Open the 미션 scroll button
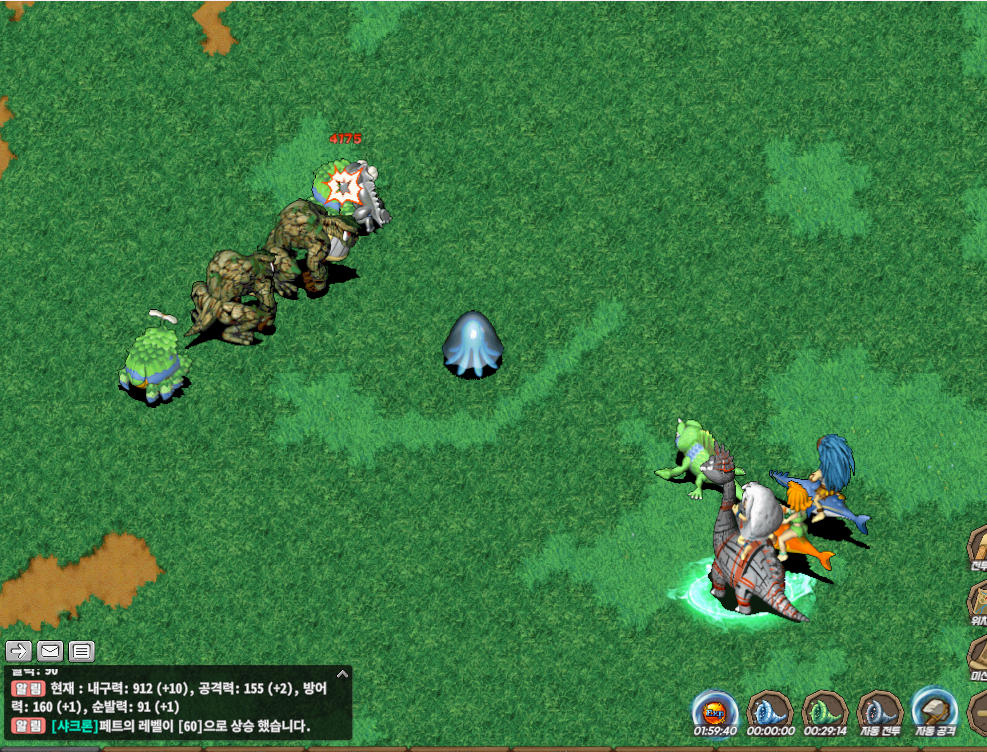 [977, 657]
